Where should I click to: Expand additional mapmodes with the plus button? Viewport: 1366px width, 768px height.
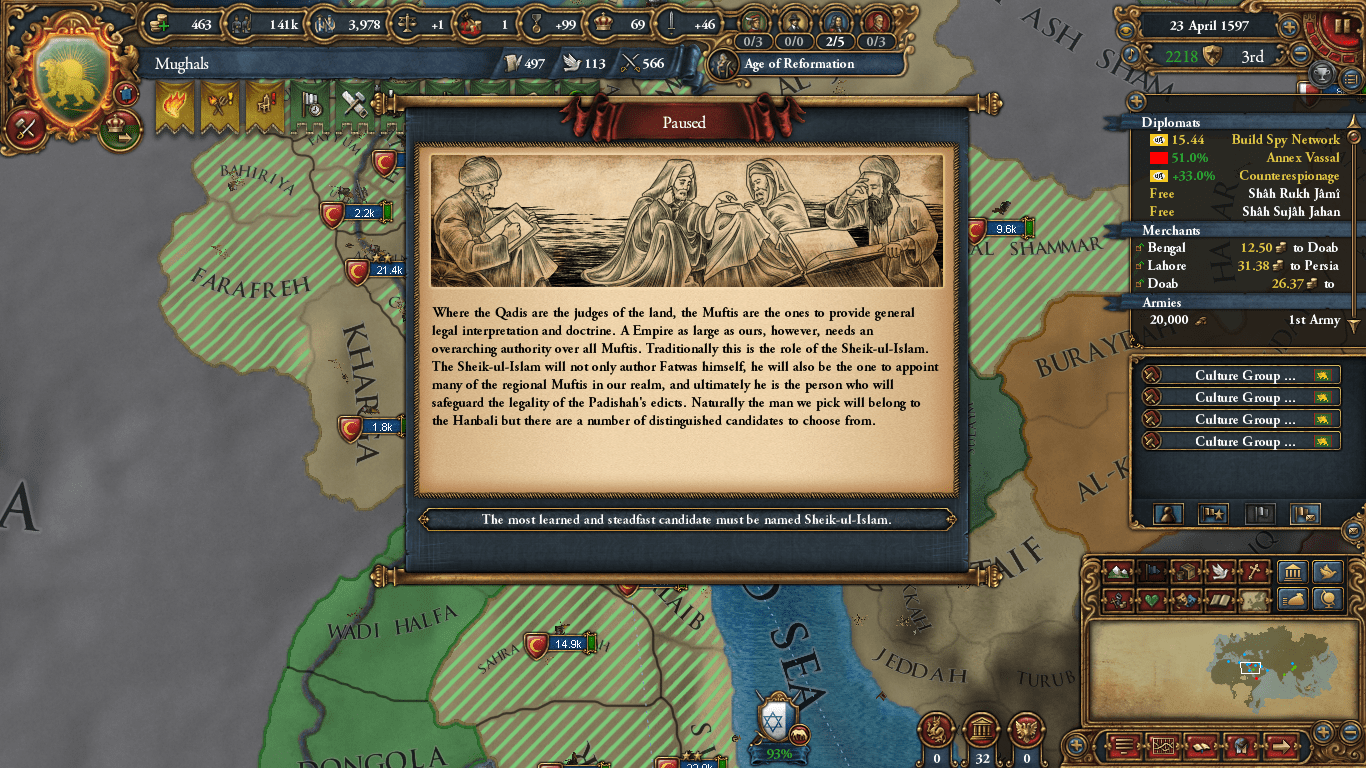click(1077, 745)
